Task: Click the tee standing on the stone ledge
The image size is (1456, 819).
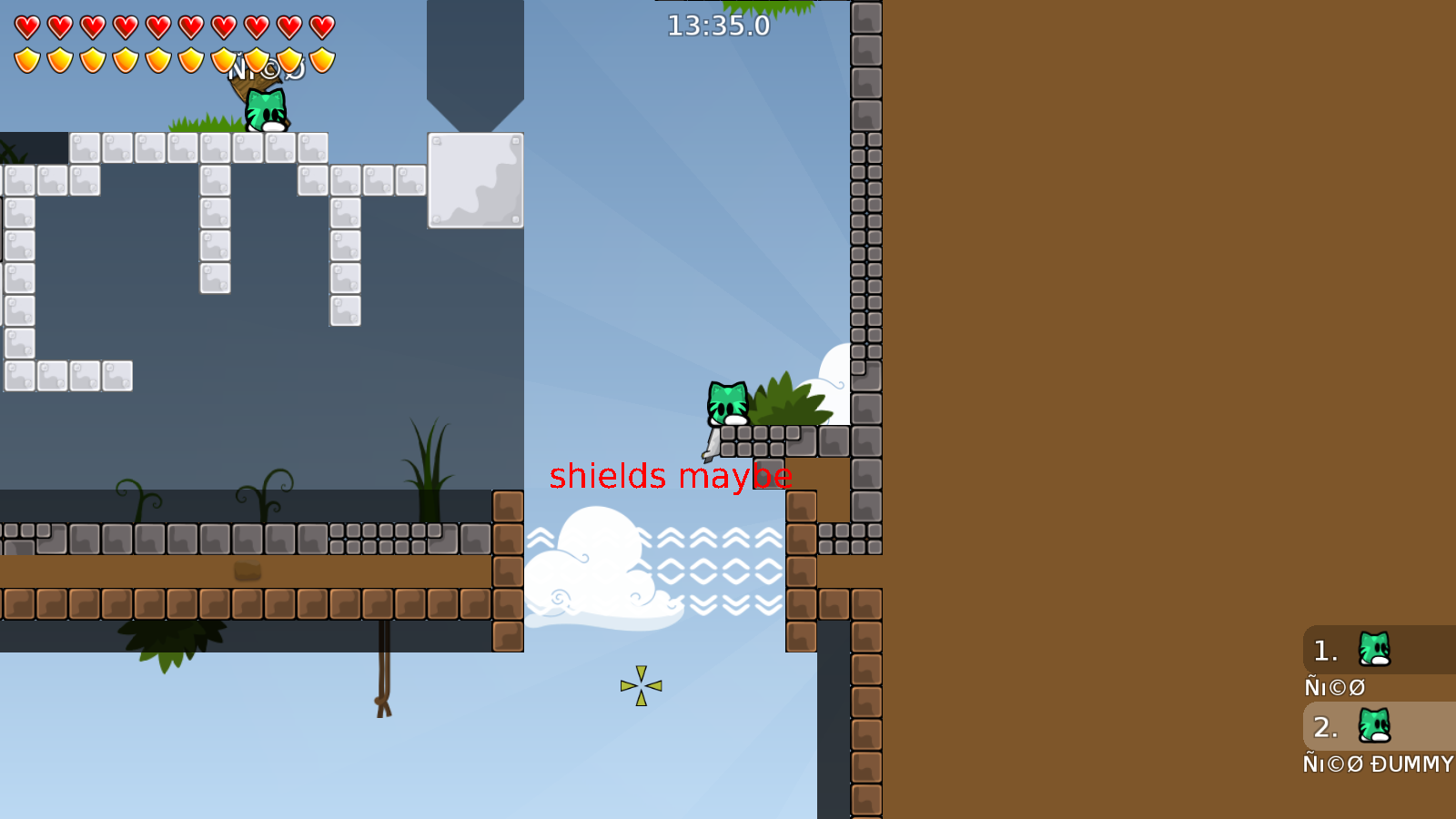Action: [x=726, y=403]
